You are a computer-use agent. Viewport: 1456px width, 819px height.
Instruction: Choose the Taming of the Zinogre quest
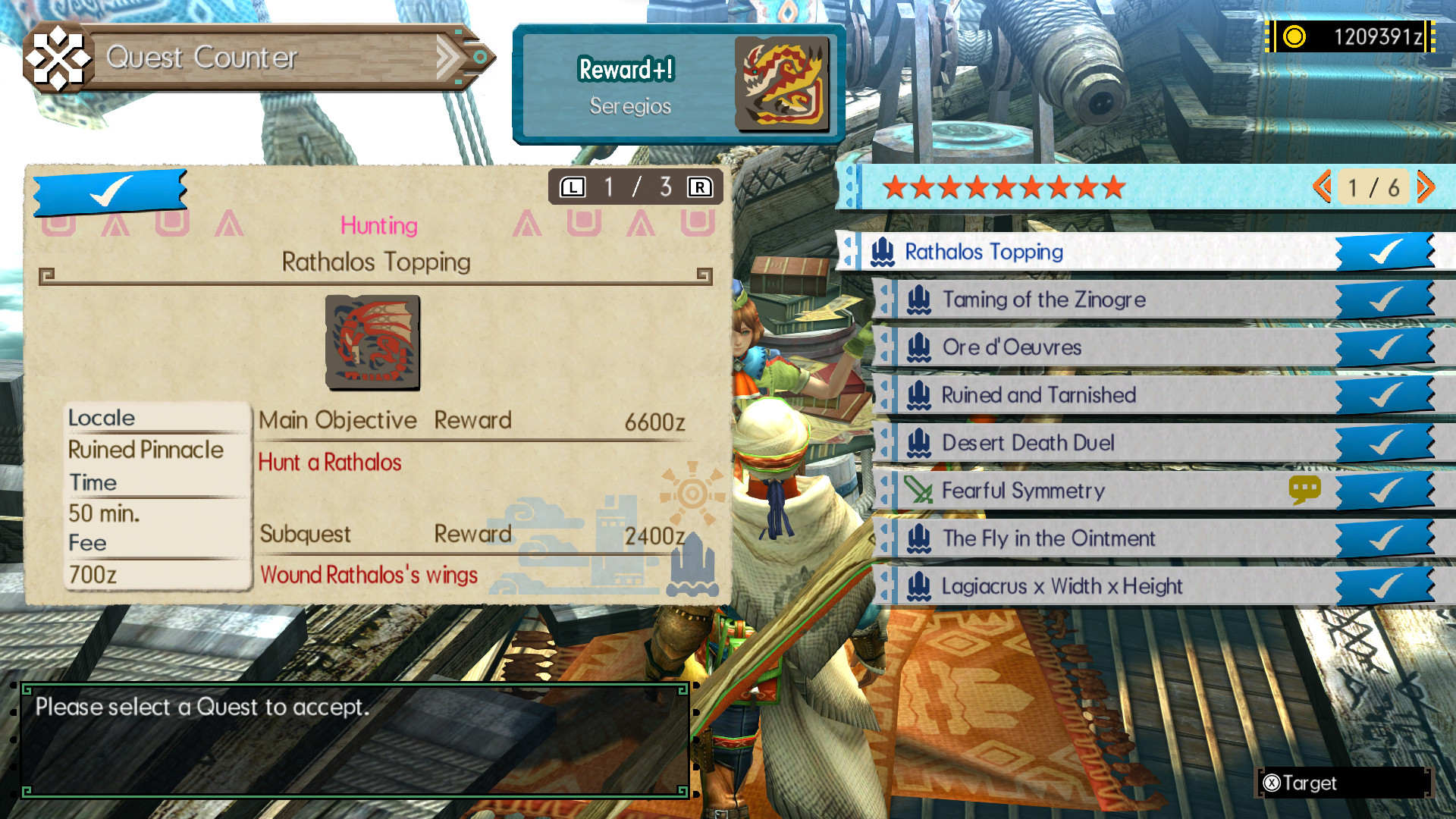(1043, 300)
